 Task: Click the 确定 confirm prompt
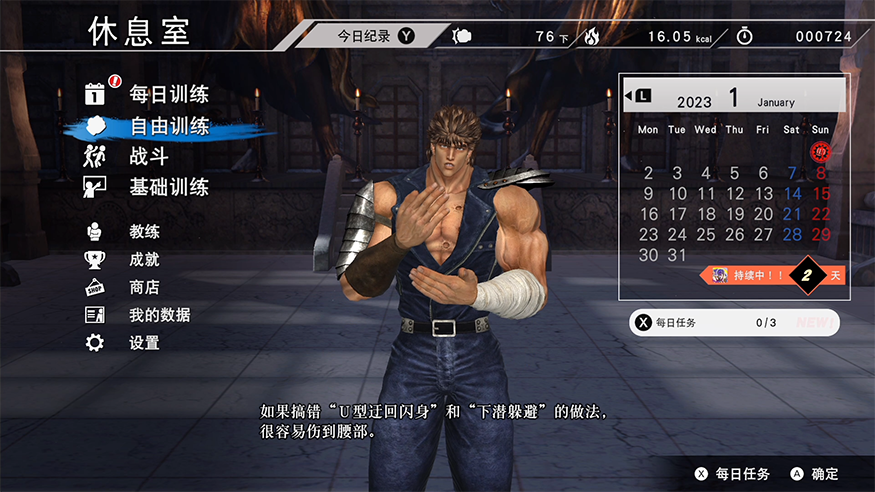click(815, 474)
